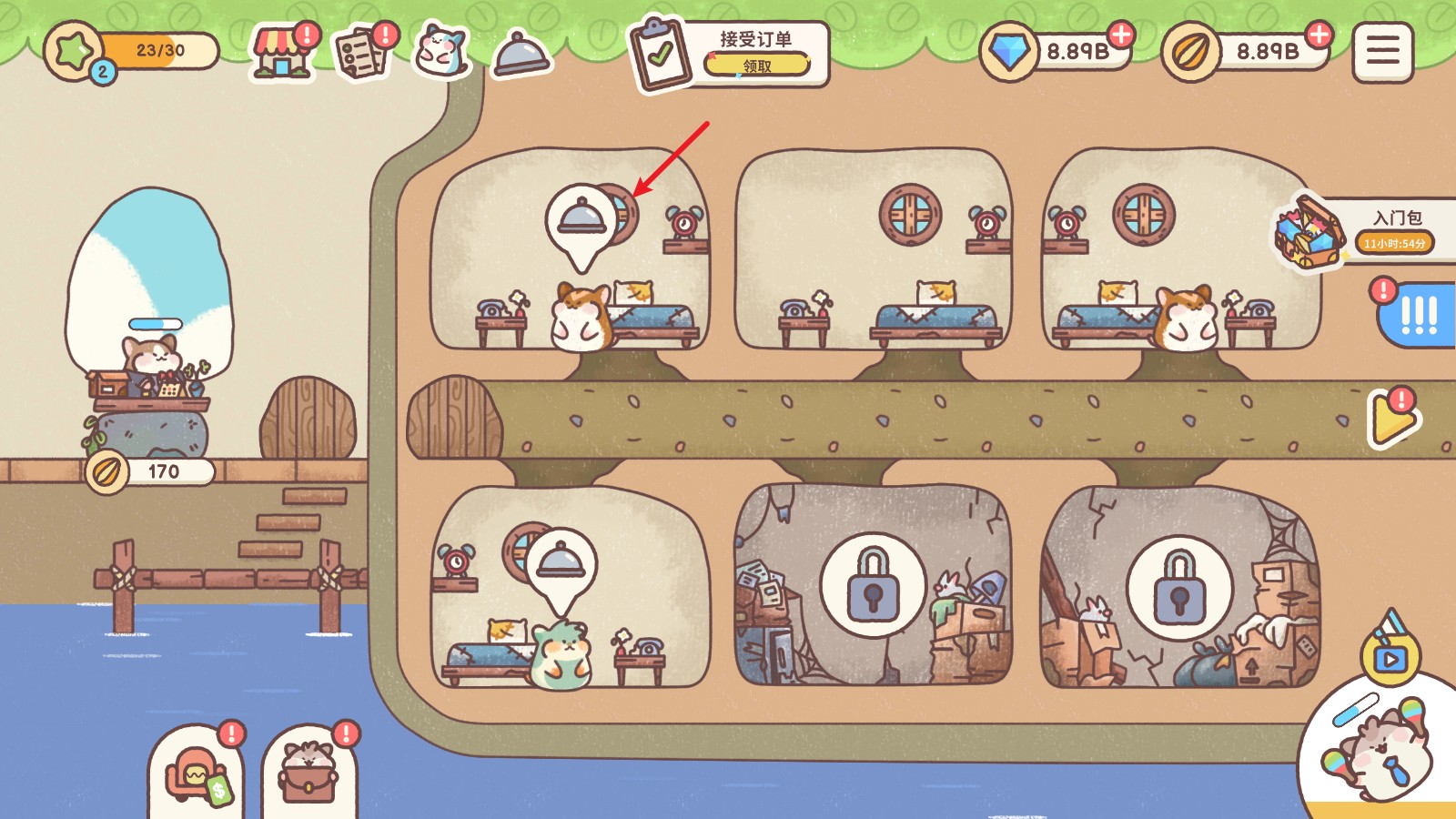Open the task checklist icon
This screenshot has width=1456, height=819.
point(361,53)
